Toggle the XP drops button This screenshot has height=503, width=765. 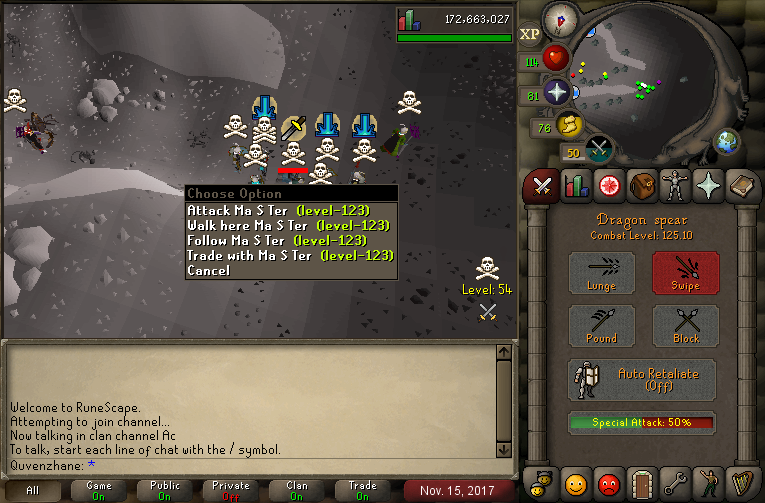pos(530,34)
